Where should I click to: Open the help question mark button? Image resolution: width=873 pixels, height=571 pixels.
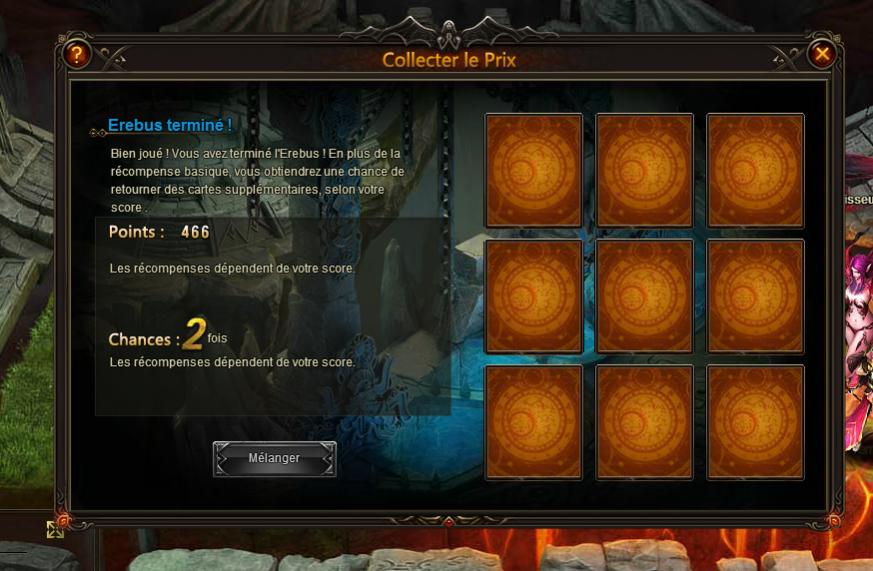76,54
